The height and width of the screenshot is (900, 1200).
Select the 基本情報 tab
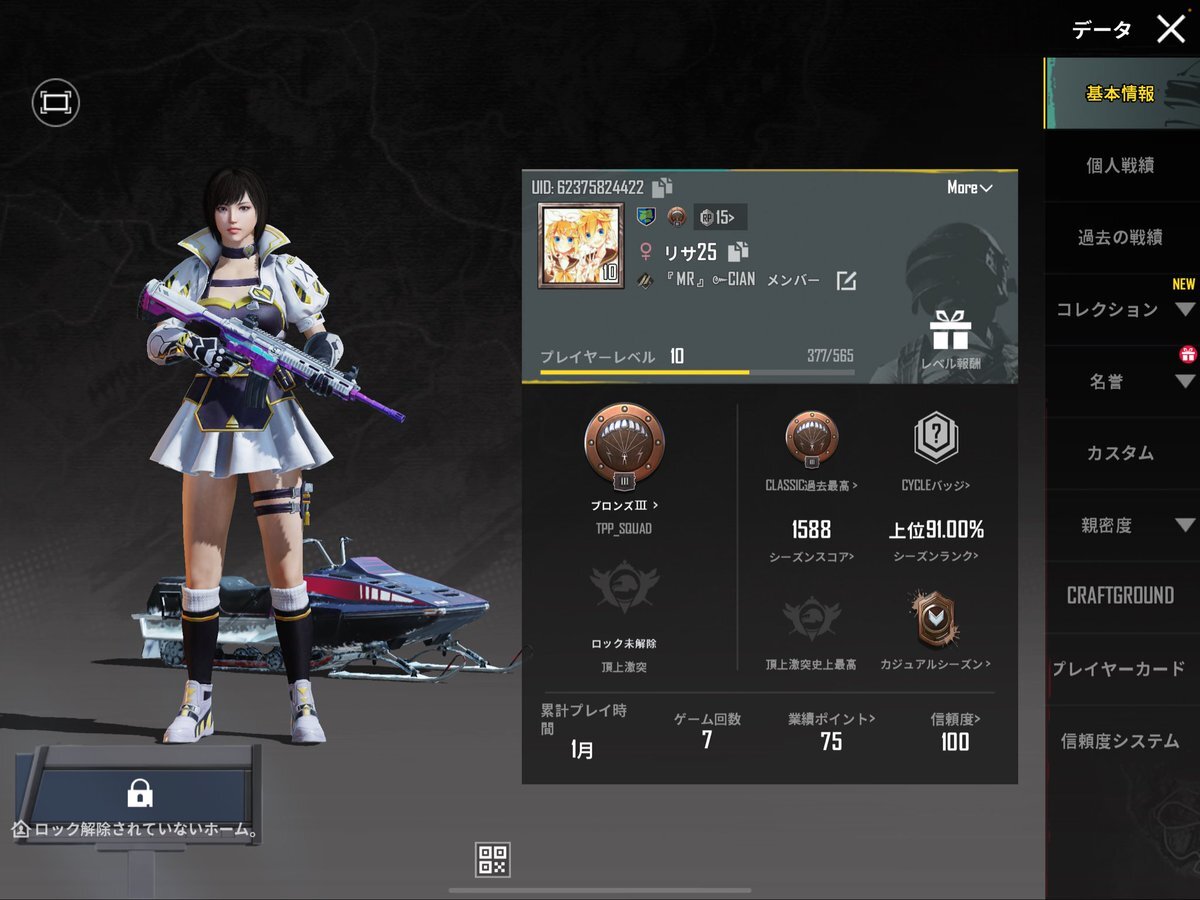coord(1120,94)
